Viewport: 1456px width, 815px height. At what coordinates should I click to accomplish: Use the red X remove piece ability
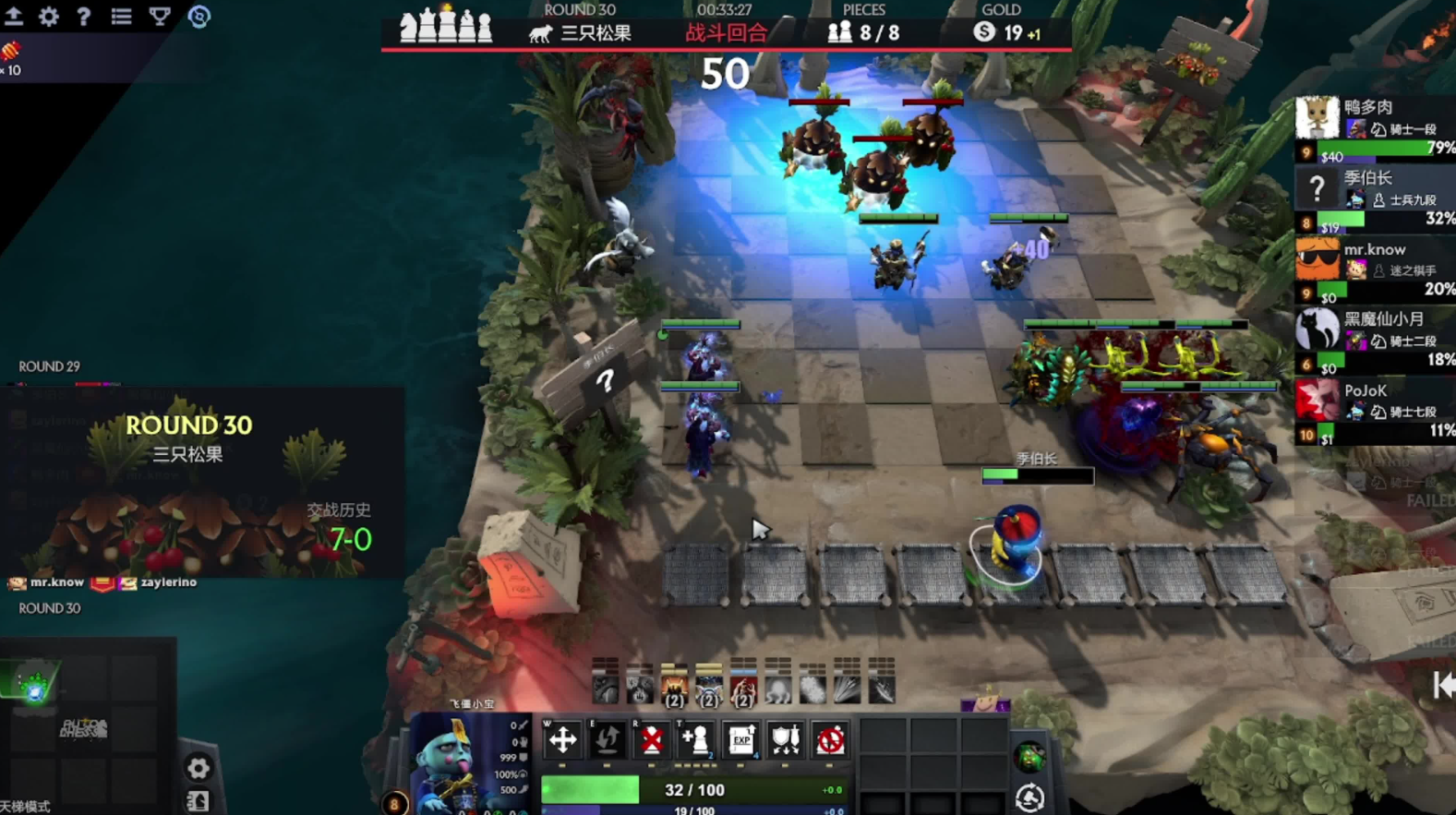(x=652, y=739)
